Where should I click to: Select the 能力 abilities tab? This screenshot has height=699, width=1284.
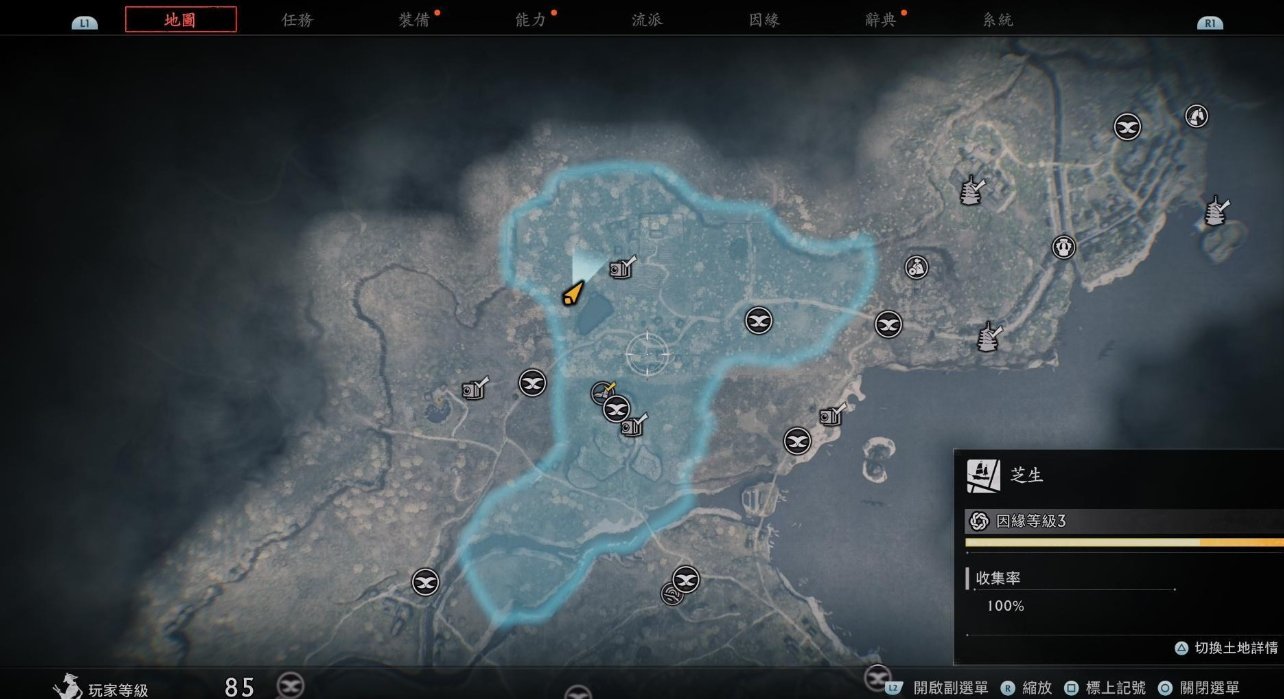(x=530, y=20)
